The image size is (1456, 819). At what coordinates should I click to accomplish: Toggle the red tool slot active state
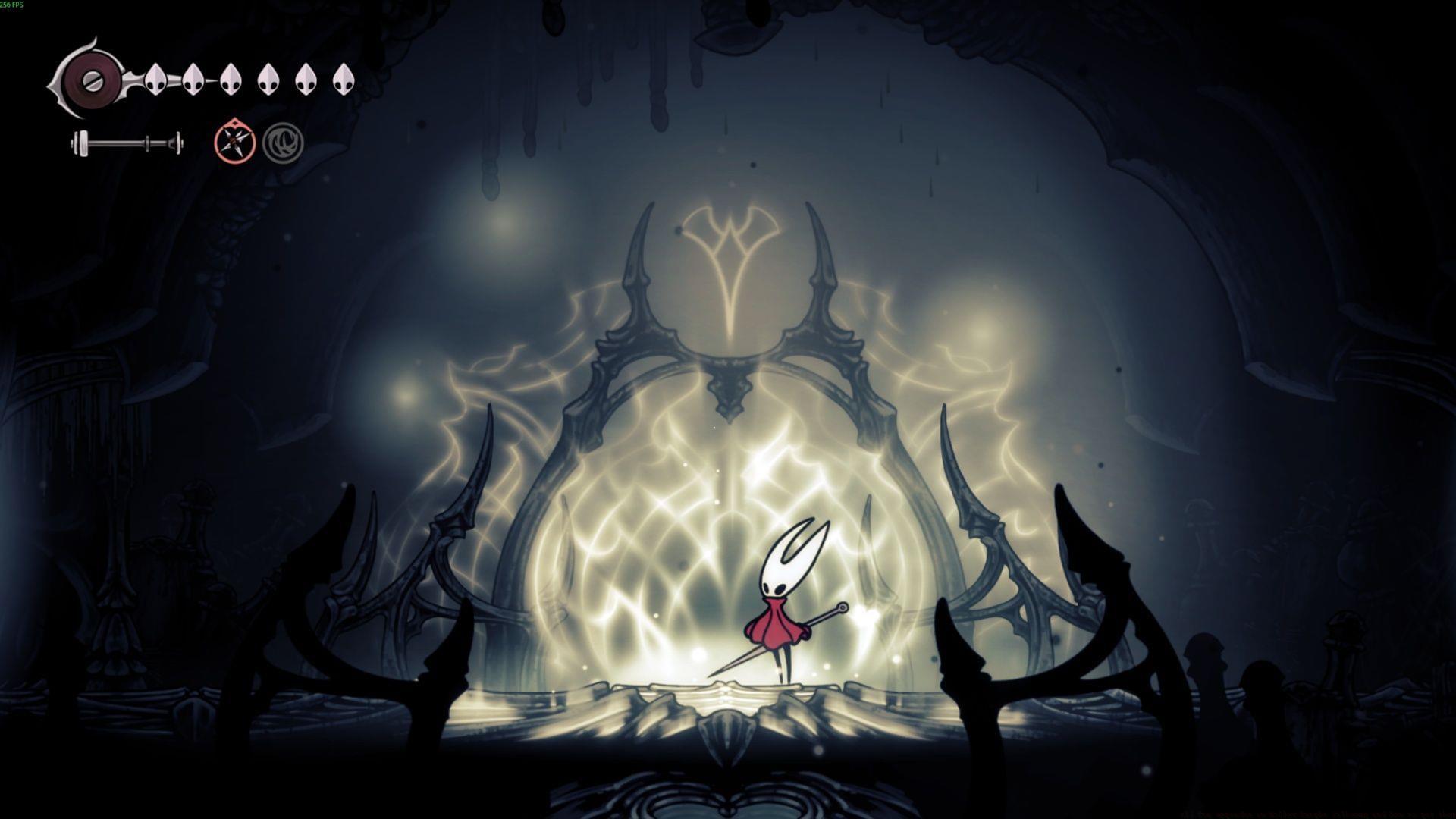click(x=233, y=141)
